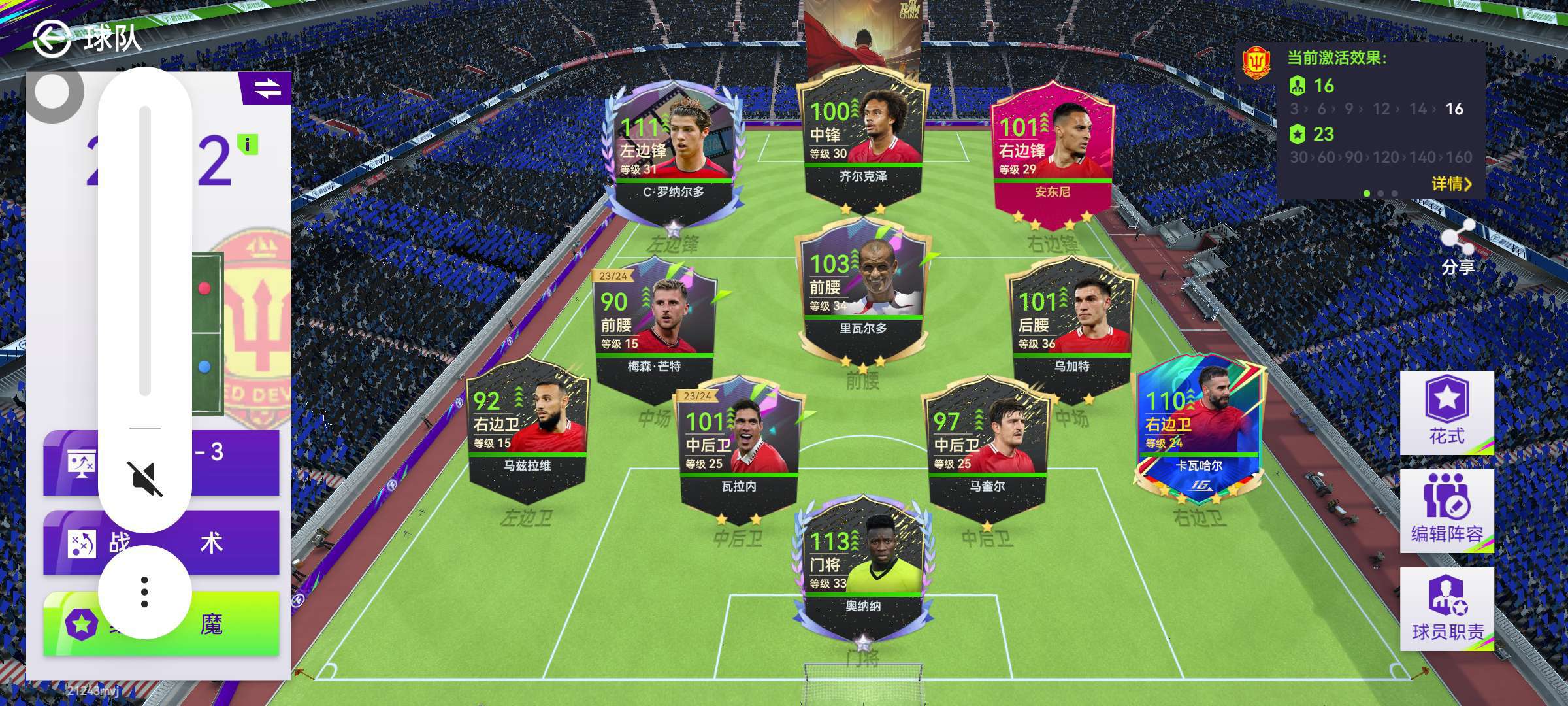Image resolution: width=1568 pixels, height=706 pixels.
Task: Open the 球员职责 player roles menu
Action: [1446, 609]
